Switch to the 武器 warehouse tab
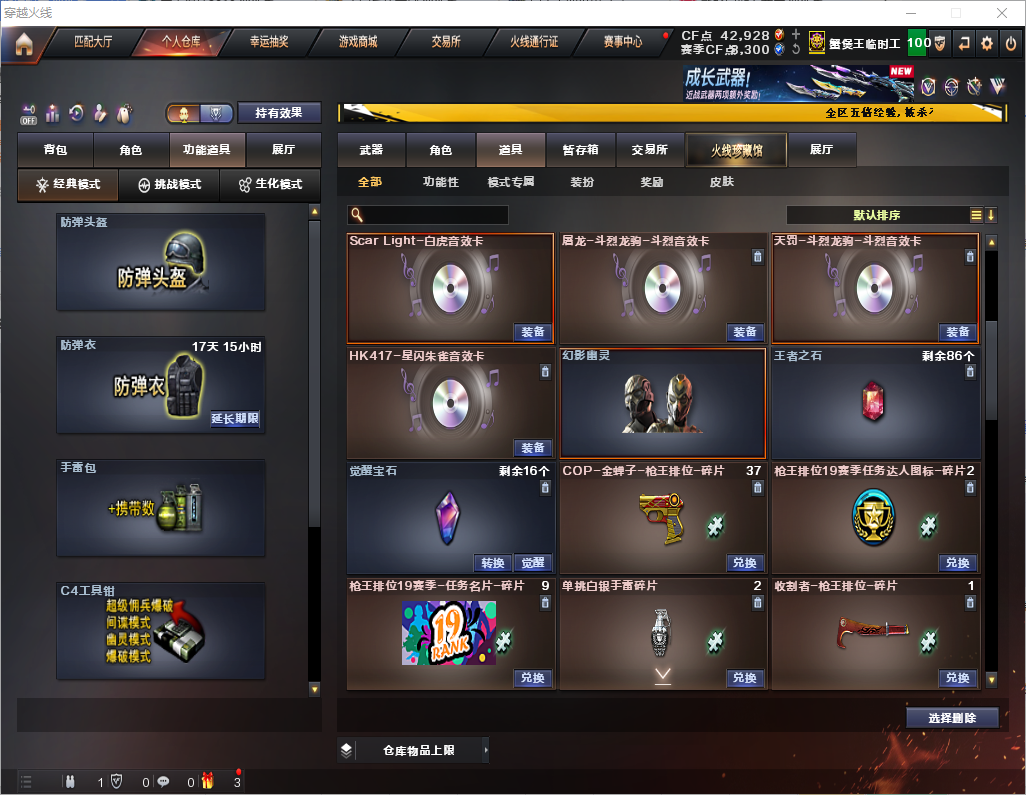 [x=371, y=150]
